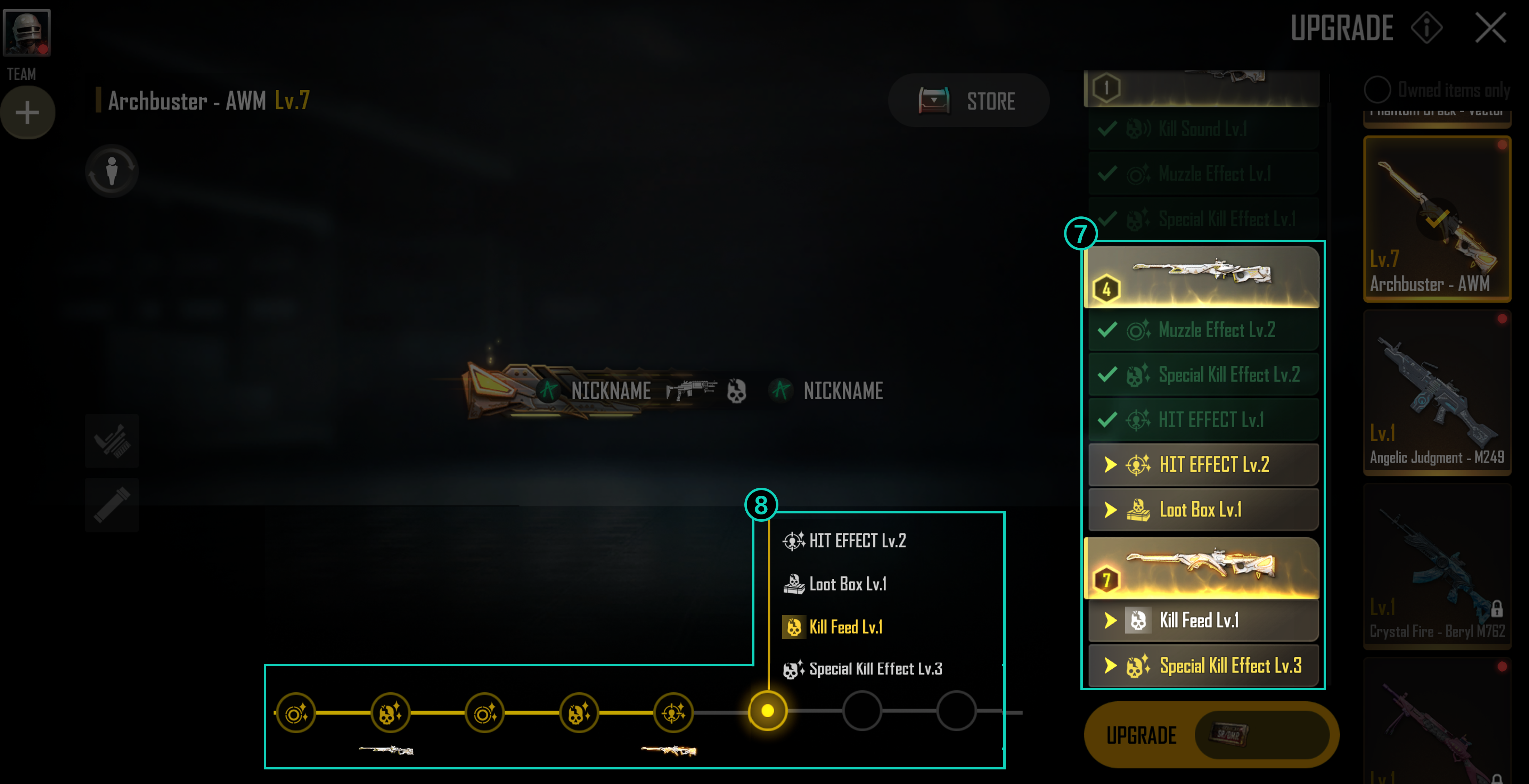Click the highlighted level 7 progress node

coord(768,711)
